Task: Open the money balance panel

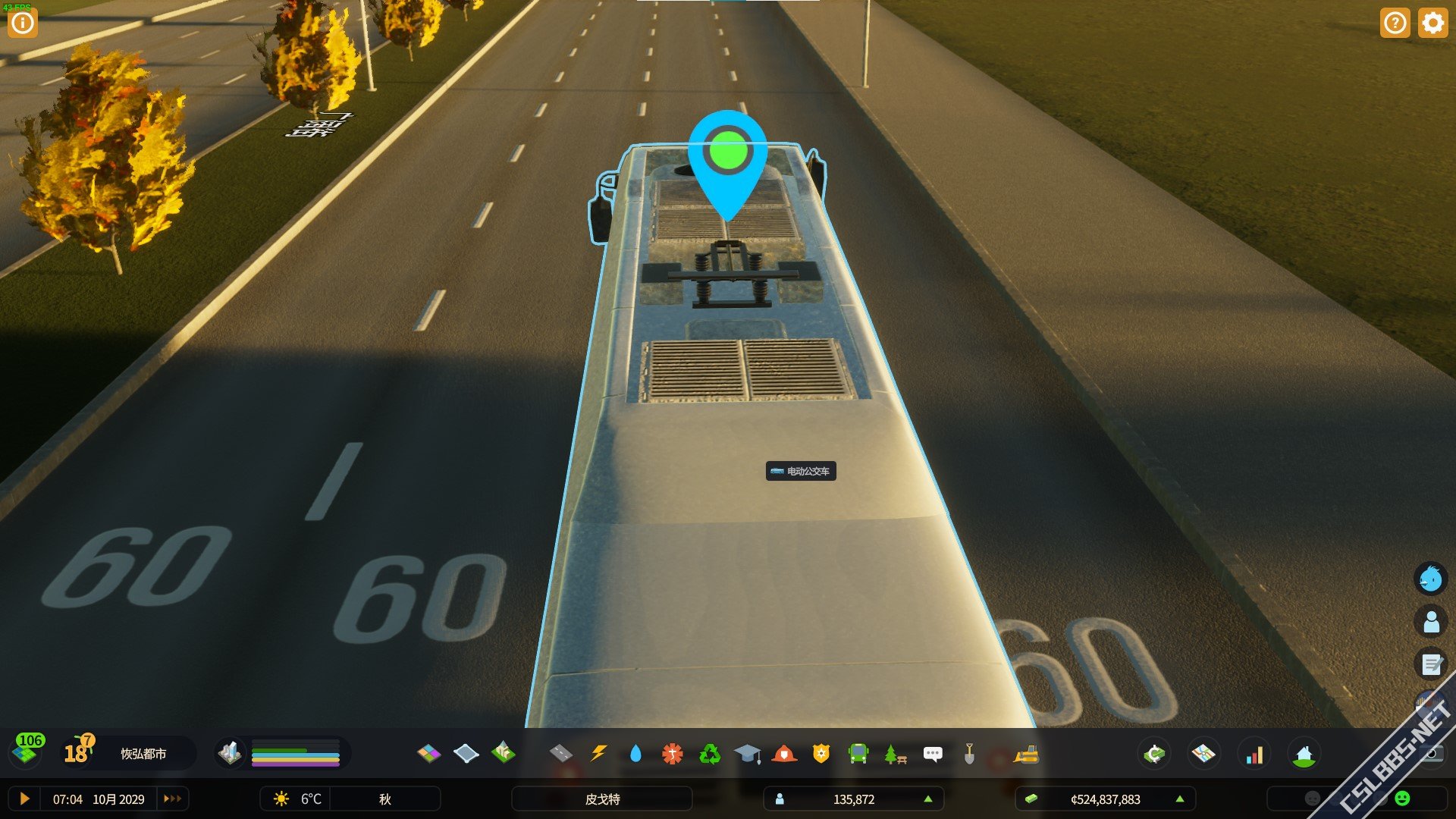Action: coord(1105,799)
